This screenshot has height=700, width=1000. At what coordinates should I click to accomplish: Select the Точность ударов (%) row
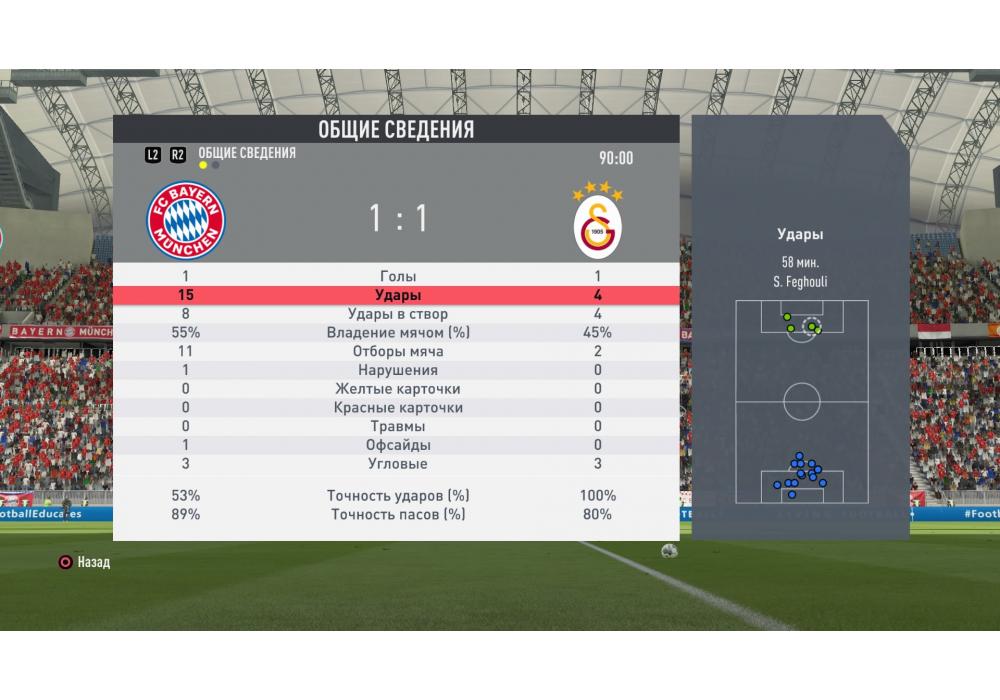tap(397, 496)
